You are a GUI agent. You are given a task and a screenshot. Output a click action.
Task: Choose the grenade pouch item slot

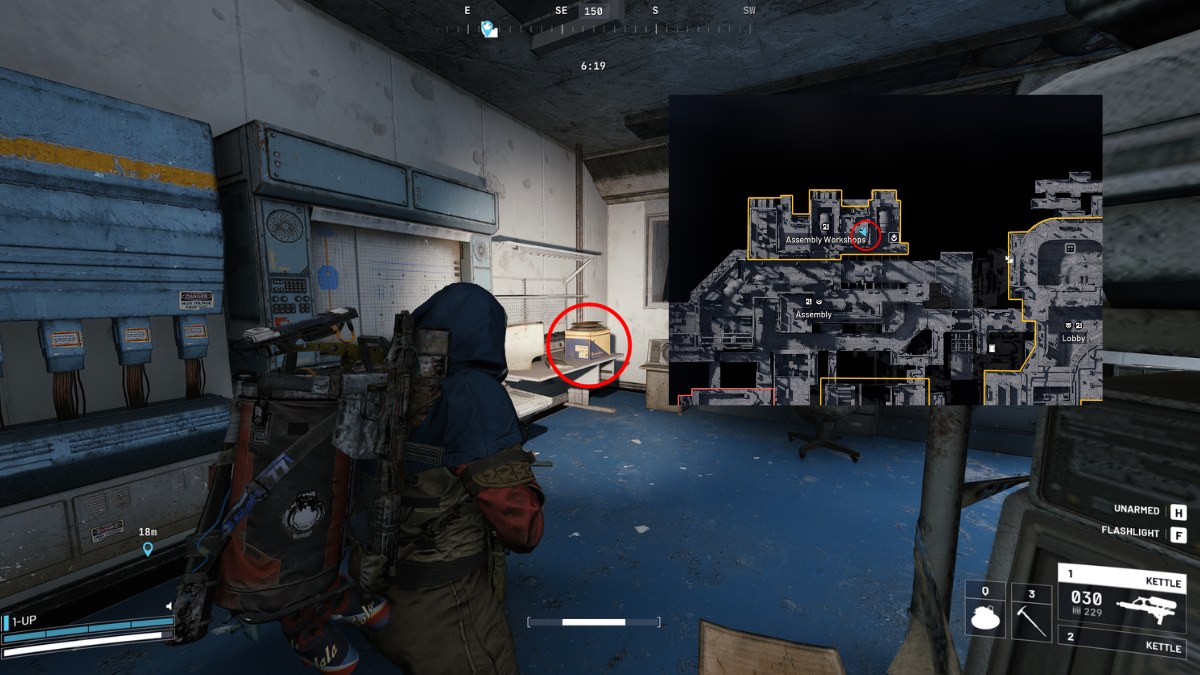click(x=985, y=610)
